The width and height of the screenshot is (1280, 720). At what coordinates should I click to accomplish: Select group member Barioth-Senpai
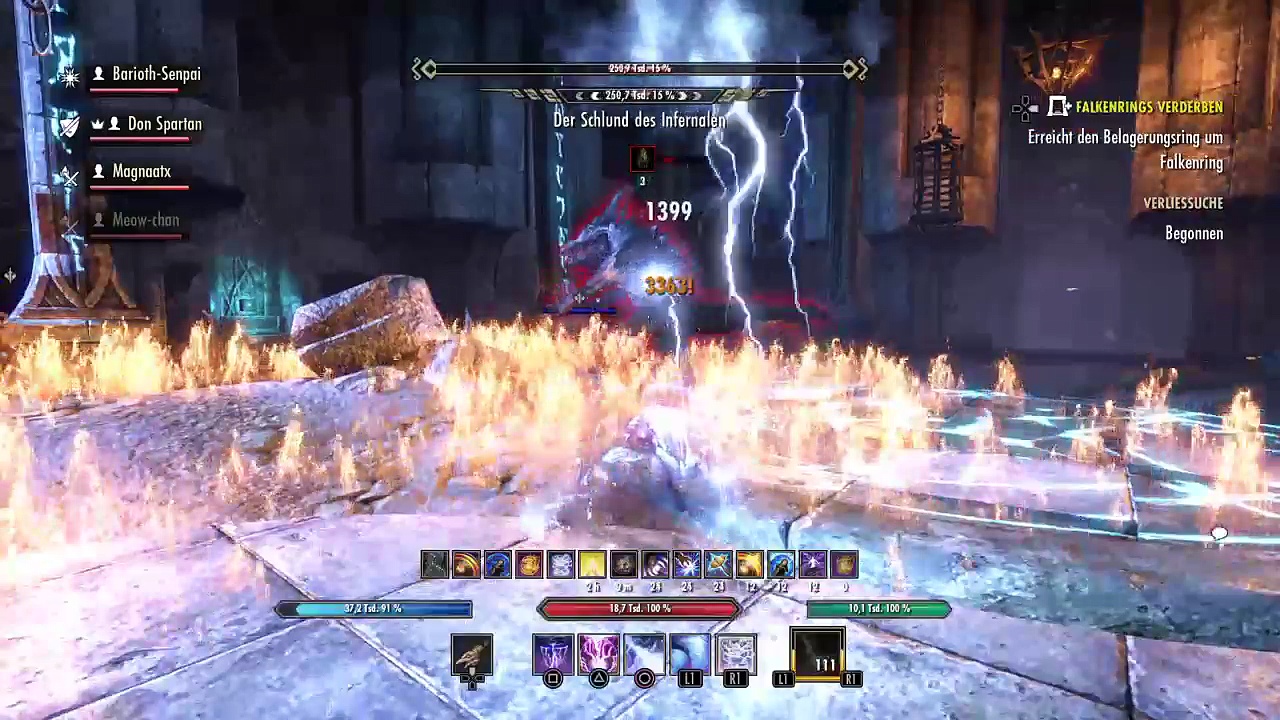[155, 74]
